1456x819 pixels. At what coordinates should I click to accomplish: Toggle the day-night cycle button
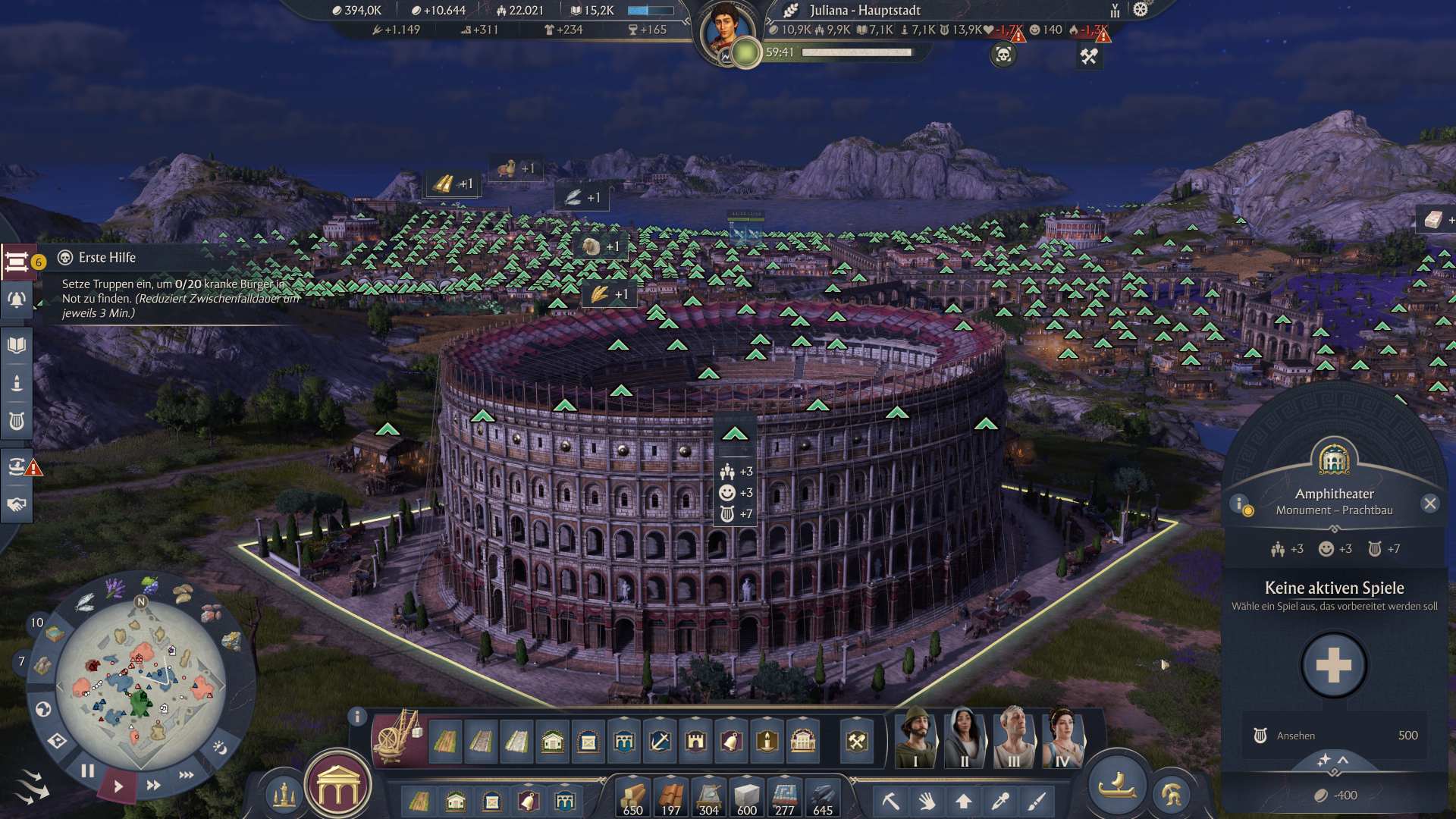pyautogui.click(x=220, y=748)
